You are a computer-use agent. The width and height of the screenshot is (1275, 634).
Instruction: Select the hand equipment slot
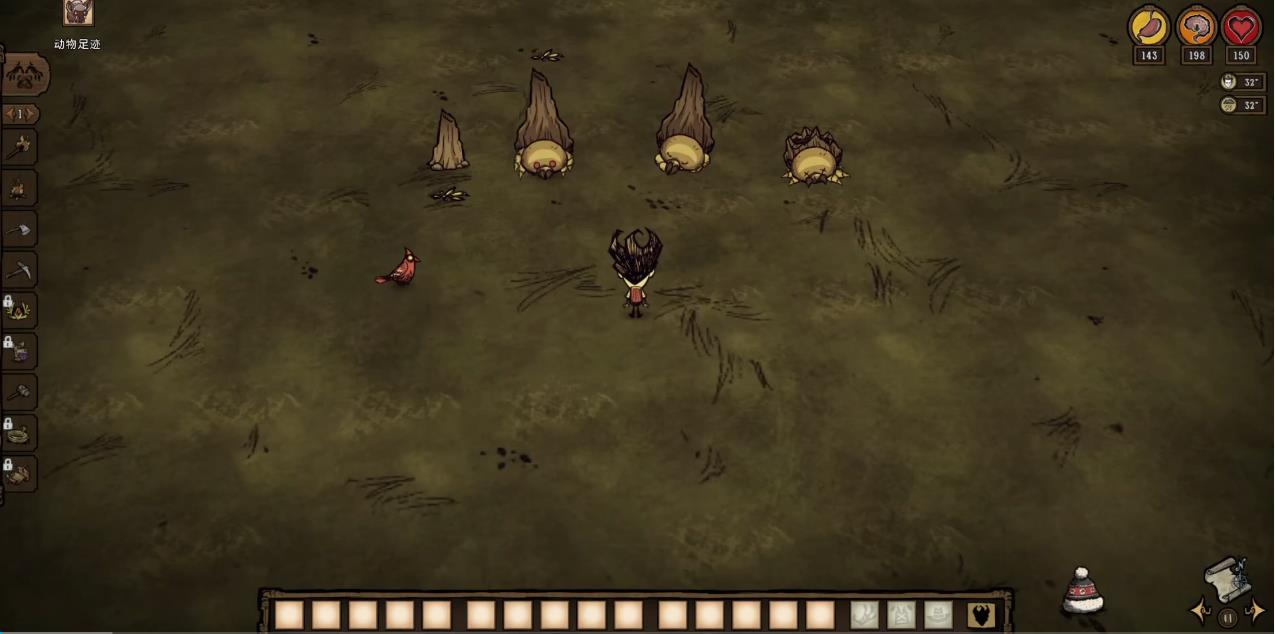click(x=864, y=615)
